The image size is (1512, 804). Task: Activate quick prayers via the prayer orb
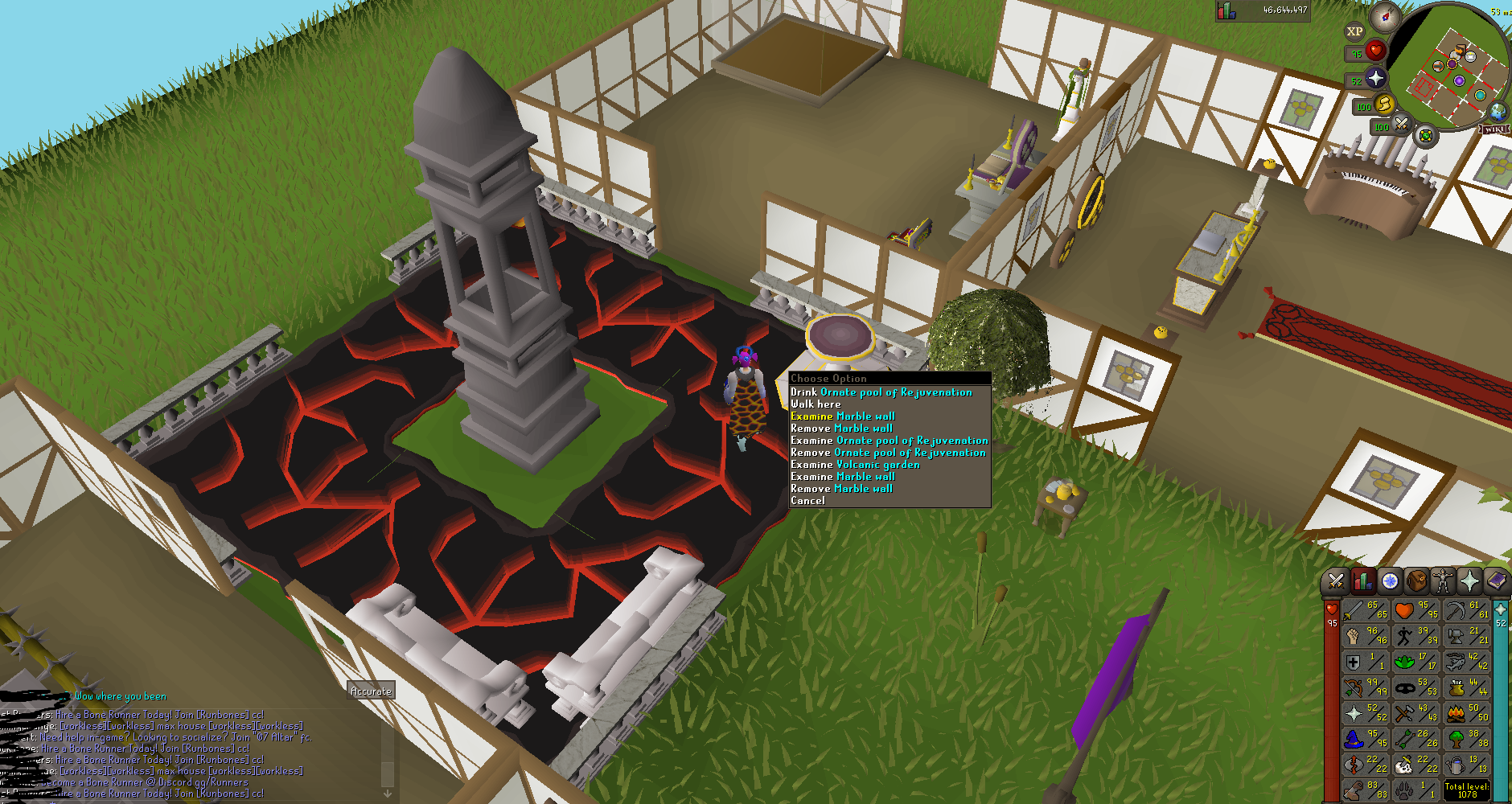(1375, 79)
